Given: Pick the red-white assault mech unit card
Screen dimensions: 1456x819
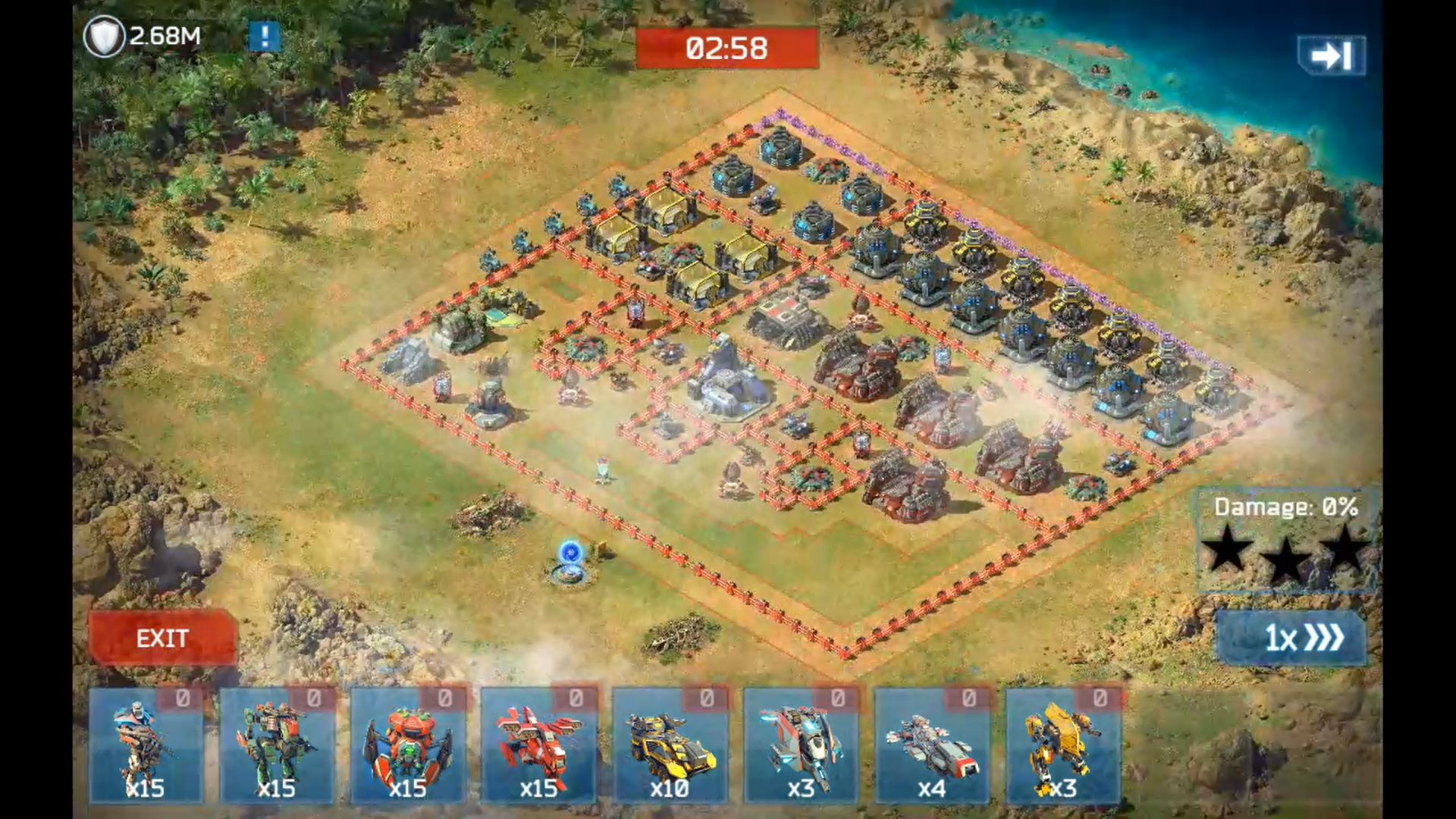Looking at the screenshot, I should click(x=538, y=745).
